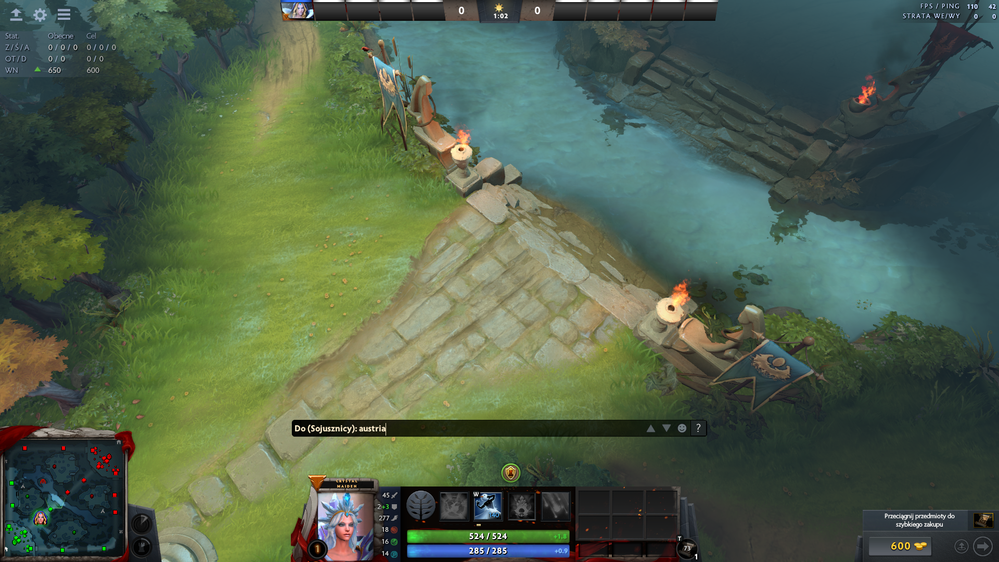
Task: Activate the Frostbite ability
Action: tap(487, 506)
